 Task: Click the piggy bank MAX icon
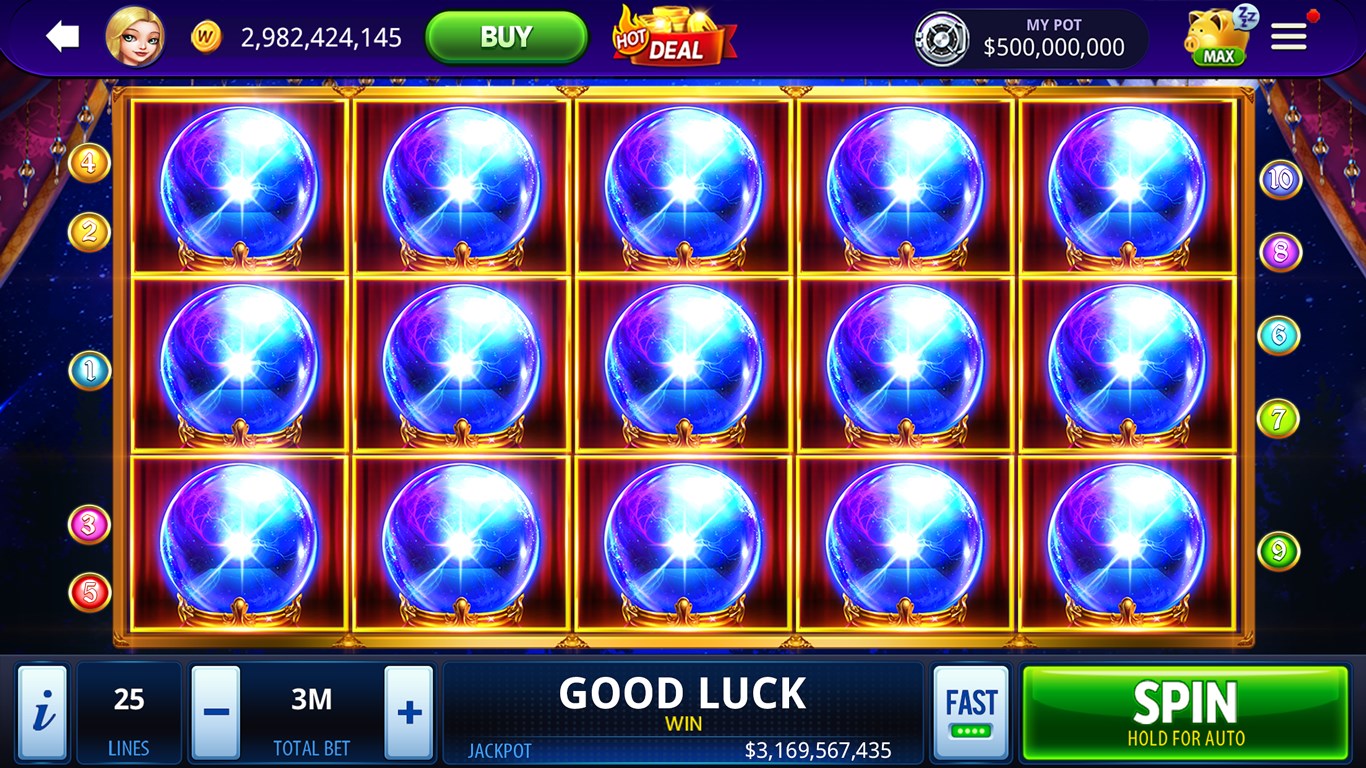1215,38
